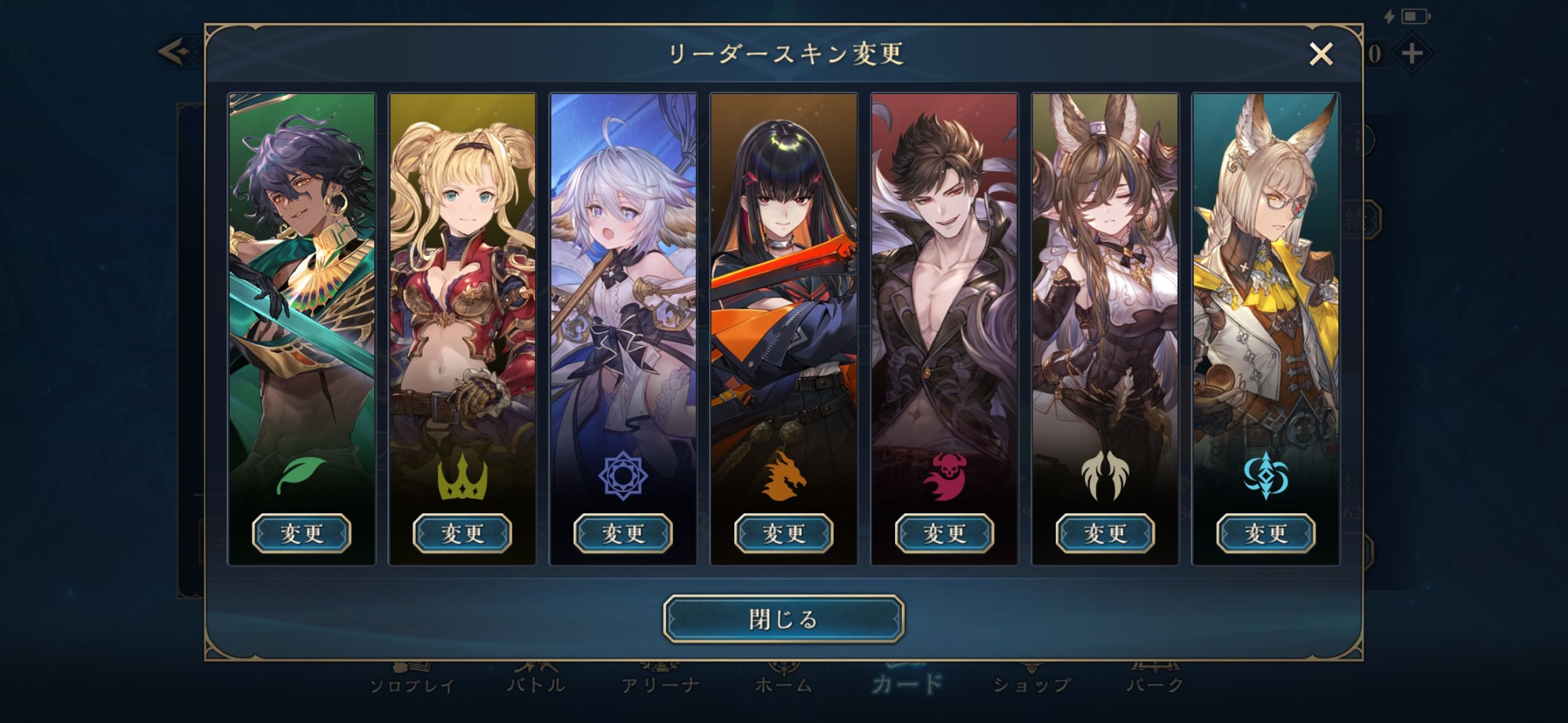The image size is (1568, 723).
Task: Select the dark-haired elf leader portrait
Action: click(x=302, y=276)
